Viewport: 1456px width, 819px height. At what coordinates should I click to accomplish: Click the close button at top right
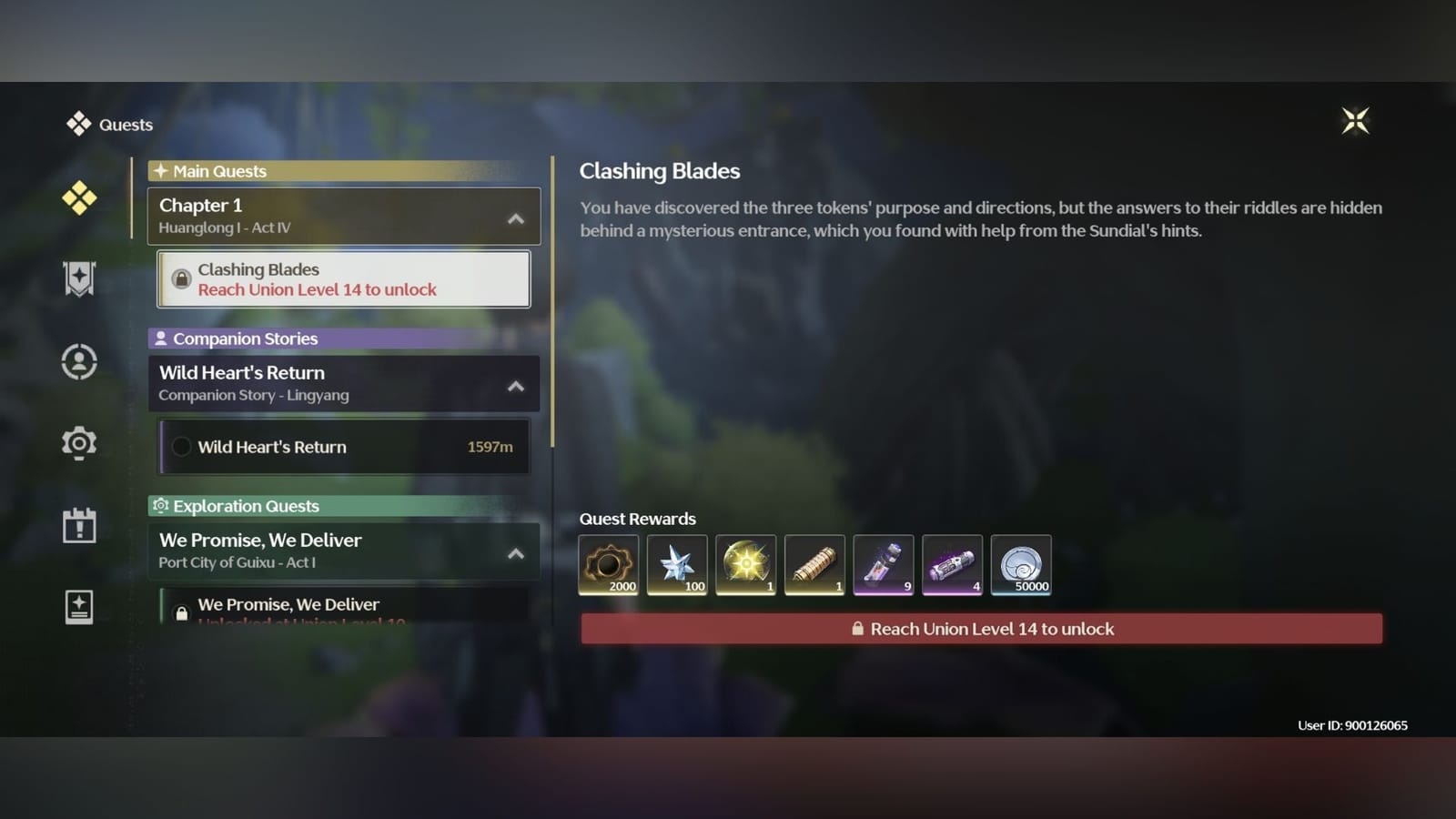pos(1355,121)
